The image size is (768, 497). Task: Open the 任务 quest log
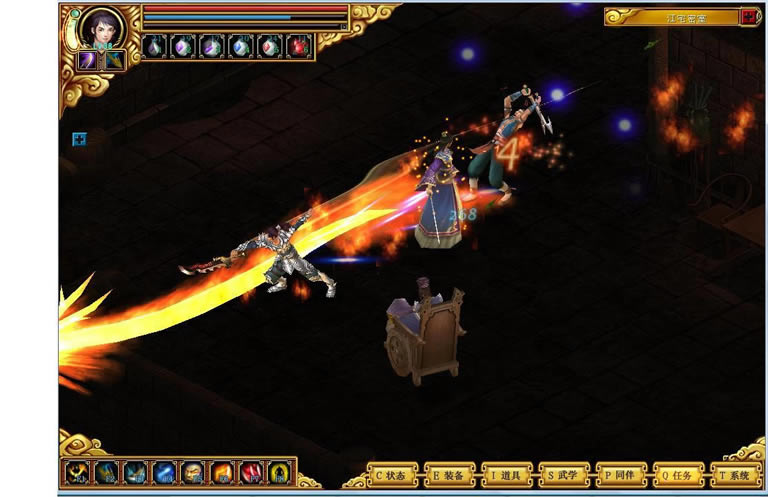(678, 474)
